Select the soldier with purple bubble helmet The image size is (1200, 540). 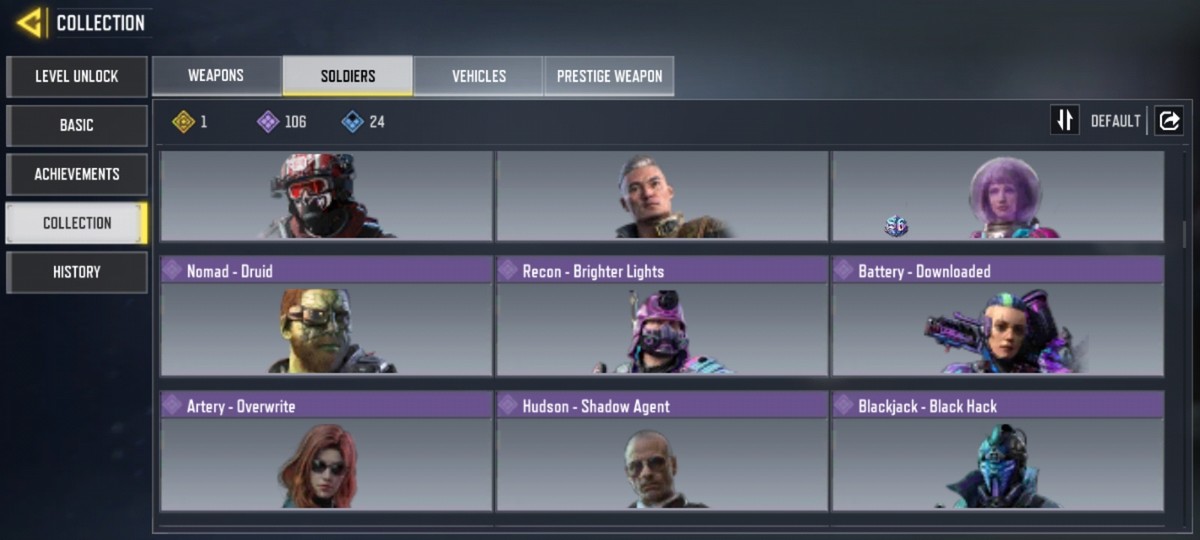[998, 197]
